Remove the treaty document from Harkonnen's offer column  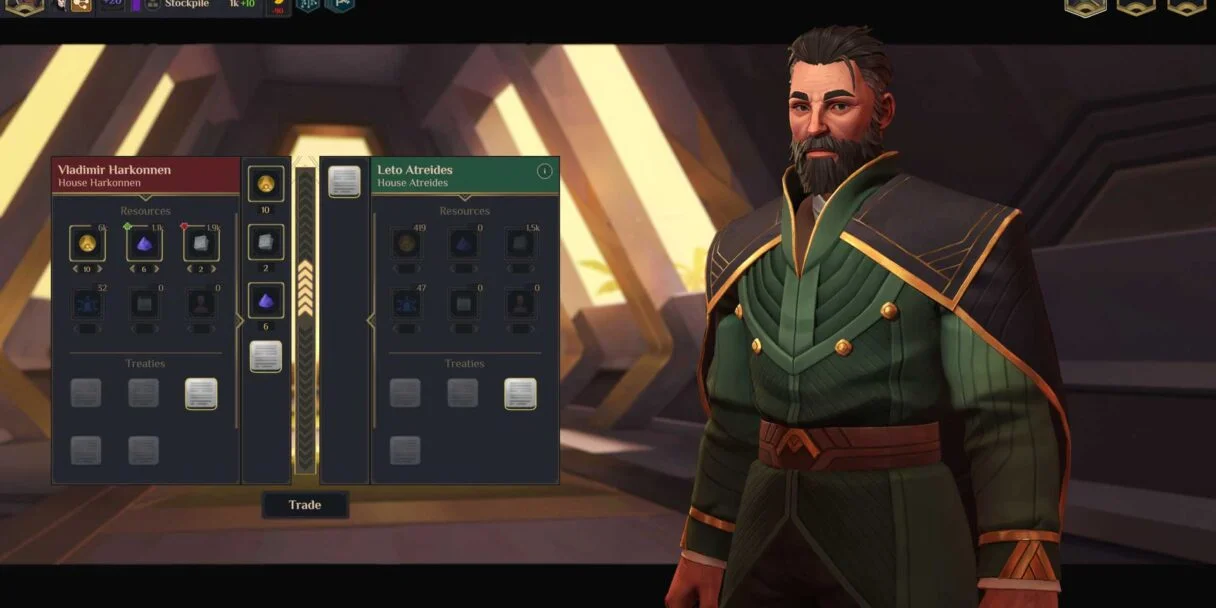[x=266, y=356]
